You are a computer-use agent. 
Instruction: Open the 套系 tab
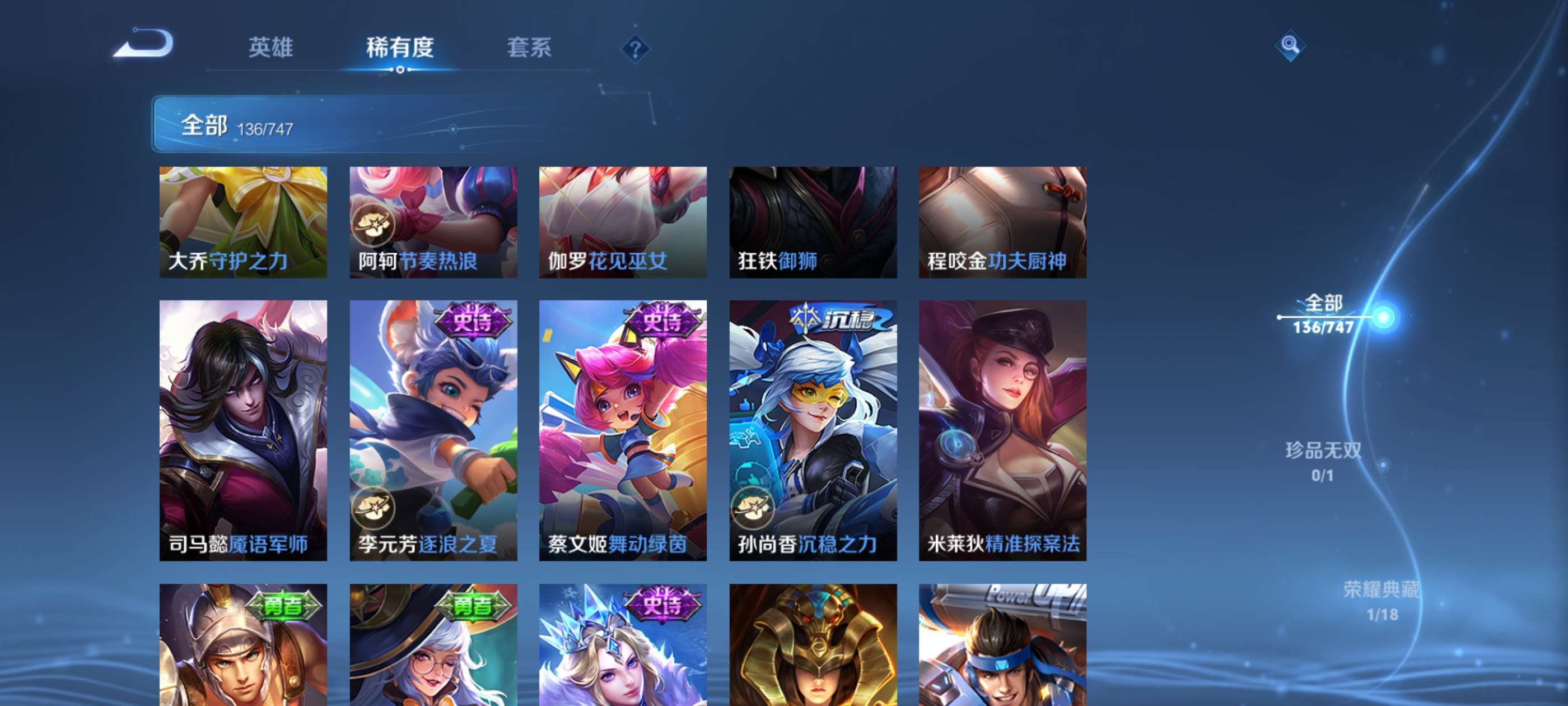(x=531, y=49)
